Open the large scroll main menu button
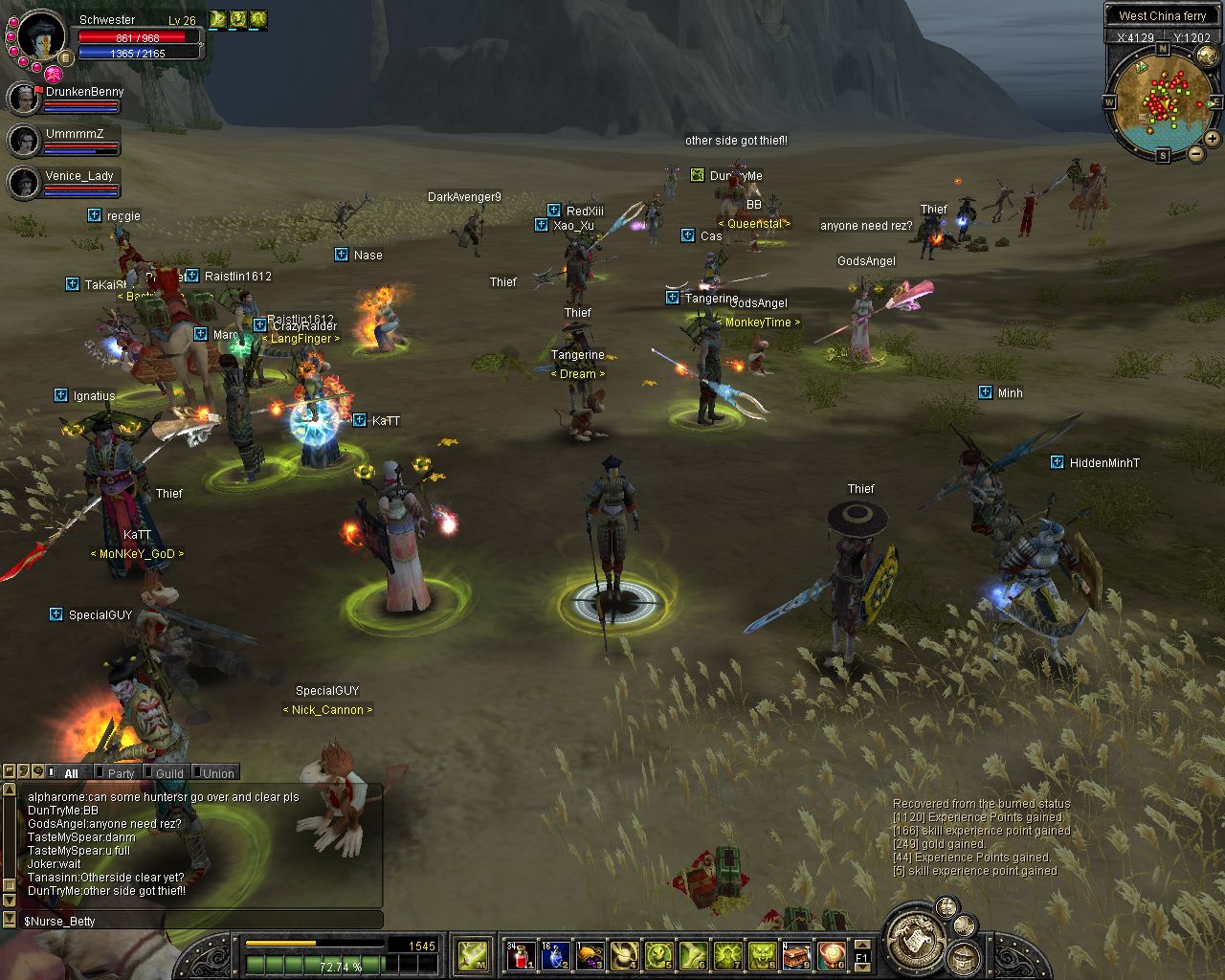The height and width of the screenshot is (980, 1225). coord(916,941)
